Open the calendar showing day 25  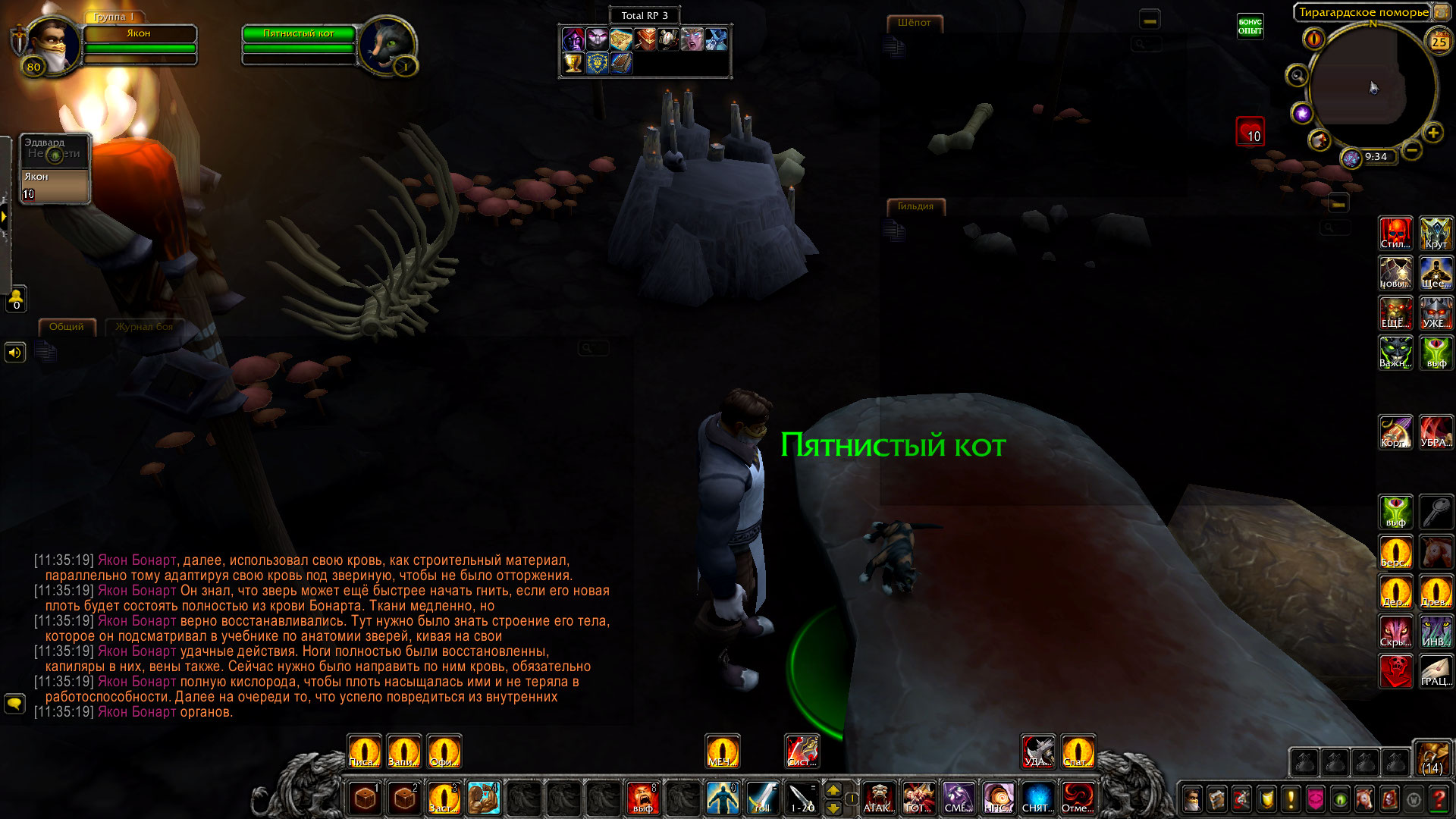click(x=1439, y=42)
